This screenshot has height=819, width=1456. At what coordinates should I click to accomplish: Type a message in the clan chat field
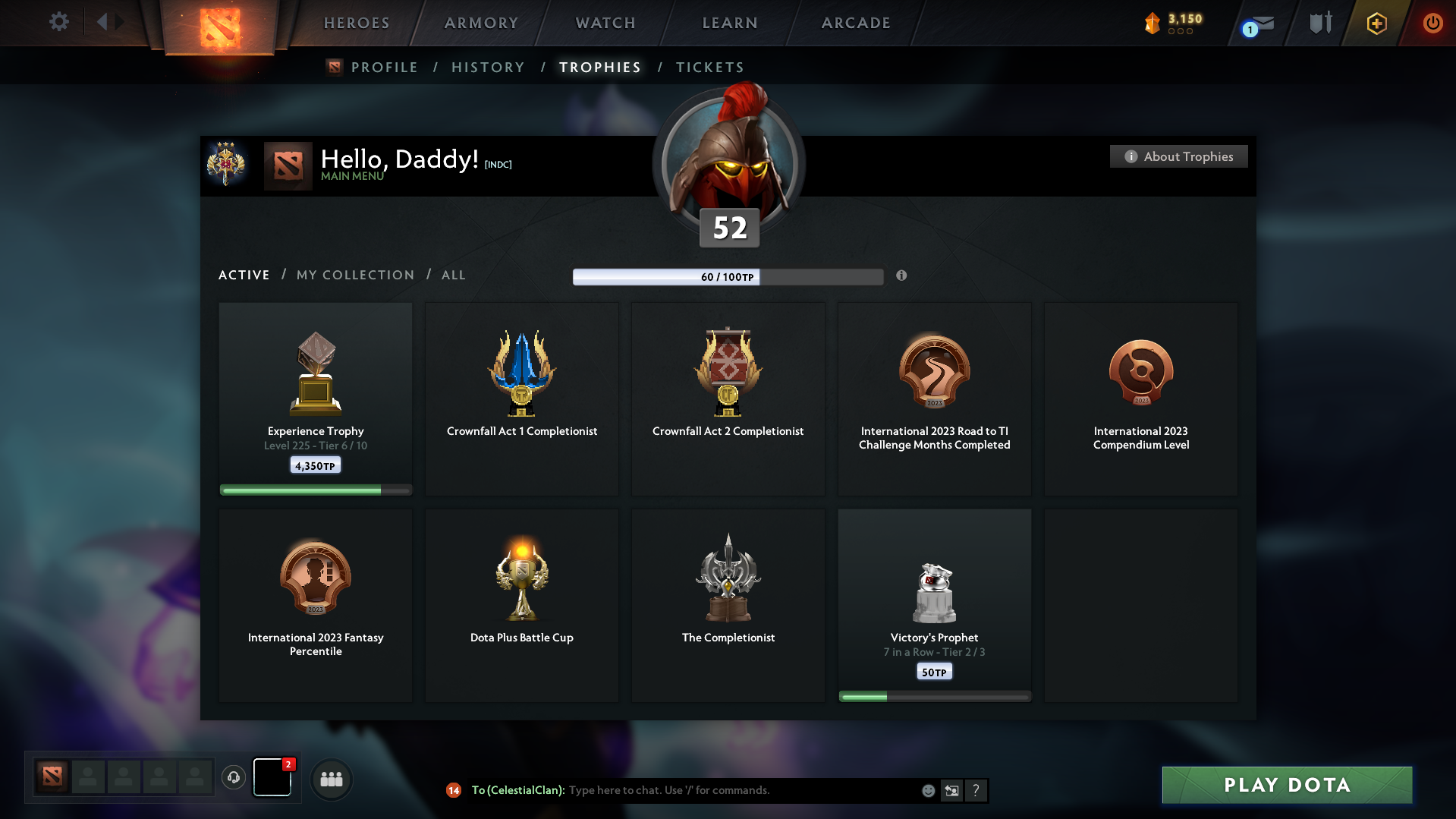coord(728,790)
